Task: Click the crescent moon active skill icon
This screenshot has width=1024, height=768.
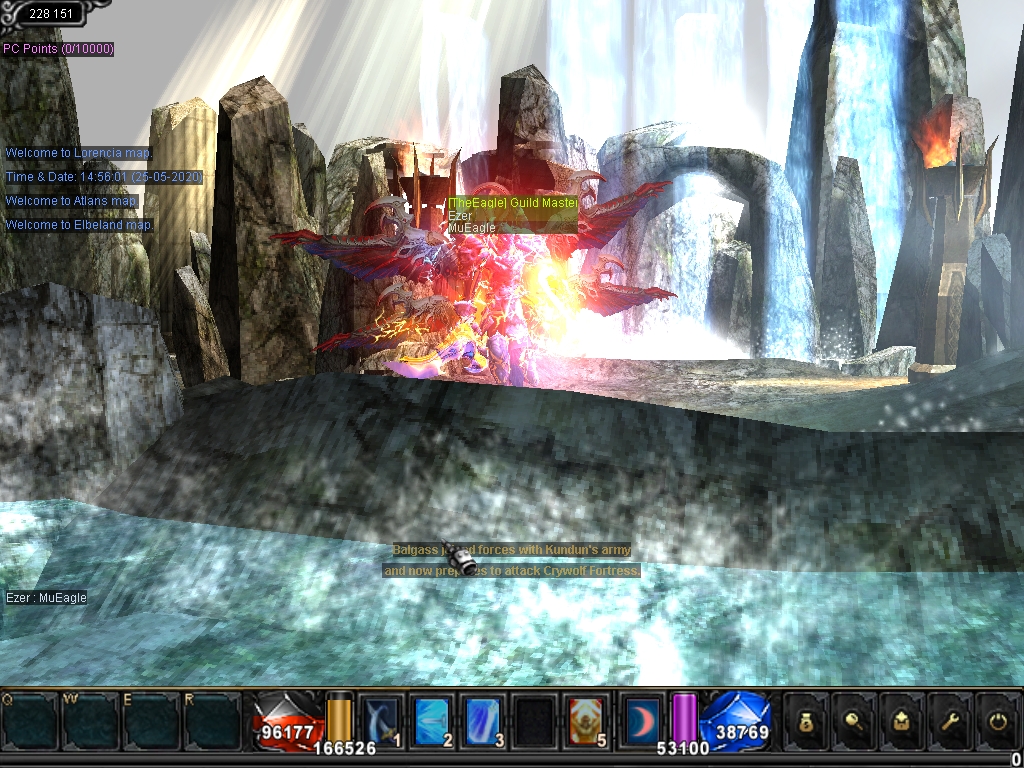Action: click(639, 718)
